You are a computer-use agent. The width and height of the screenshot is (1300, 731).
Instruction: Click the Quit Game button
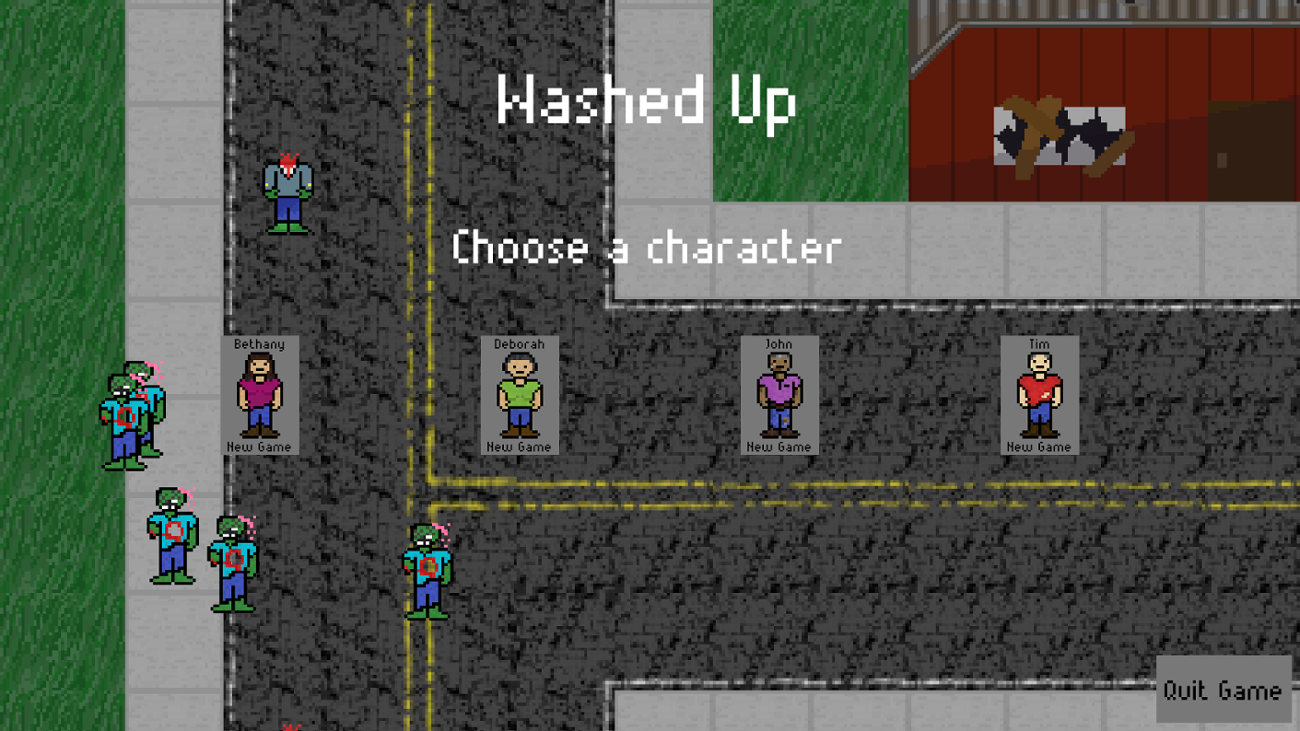[1222, 690]
